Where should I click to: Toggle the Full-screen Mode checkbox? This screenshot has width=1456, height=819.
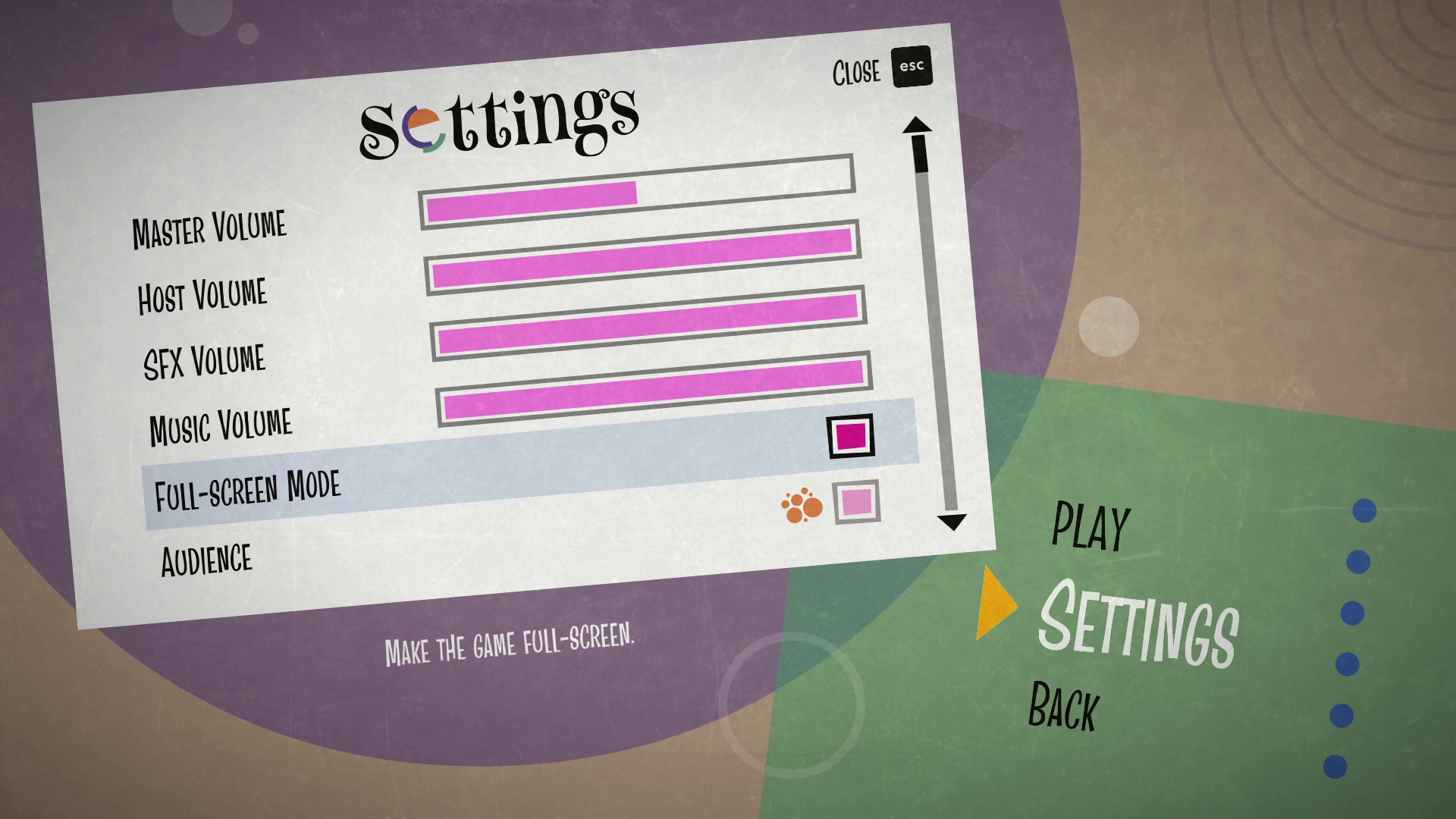point(851,436)
